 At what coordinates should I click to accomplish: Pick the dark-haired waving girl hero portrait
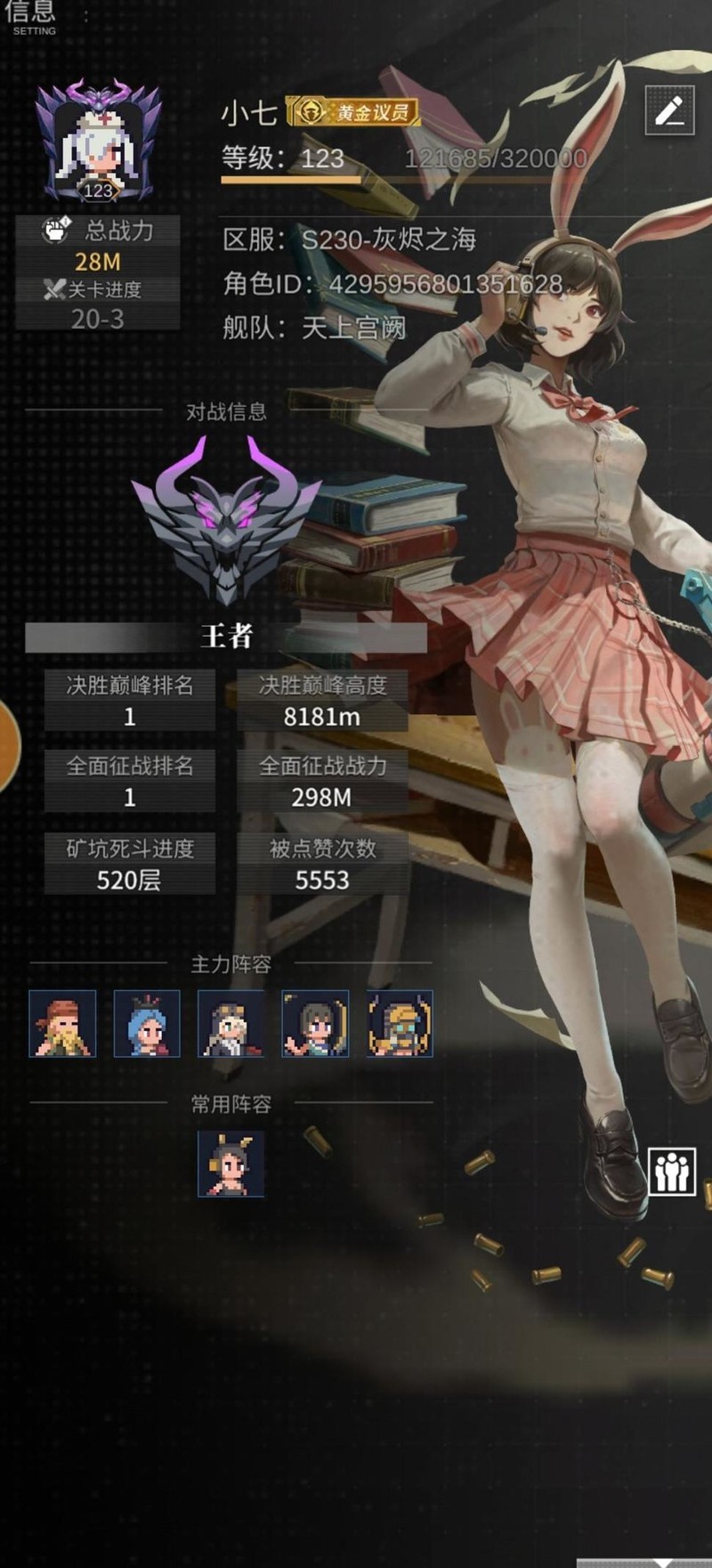point(315,1024)
